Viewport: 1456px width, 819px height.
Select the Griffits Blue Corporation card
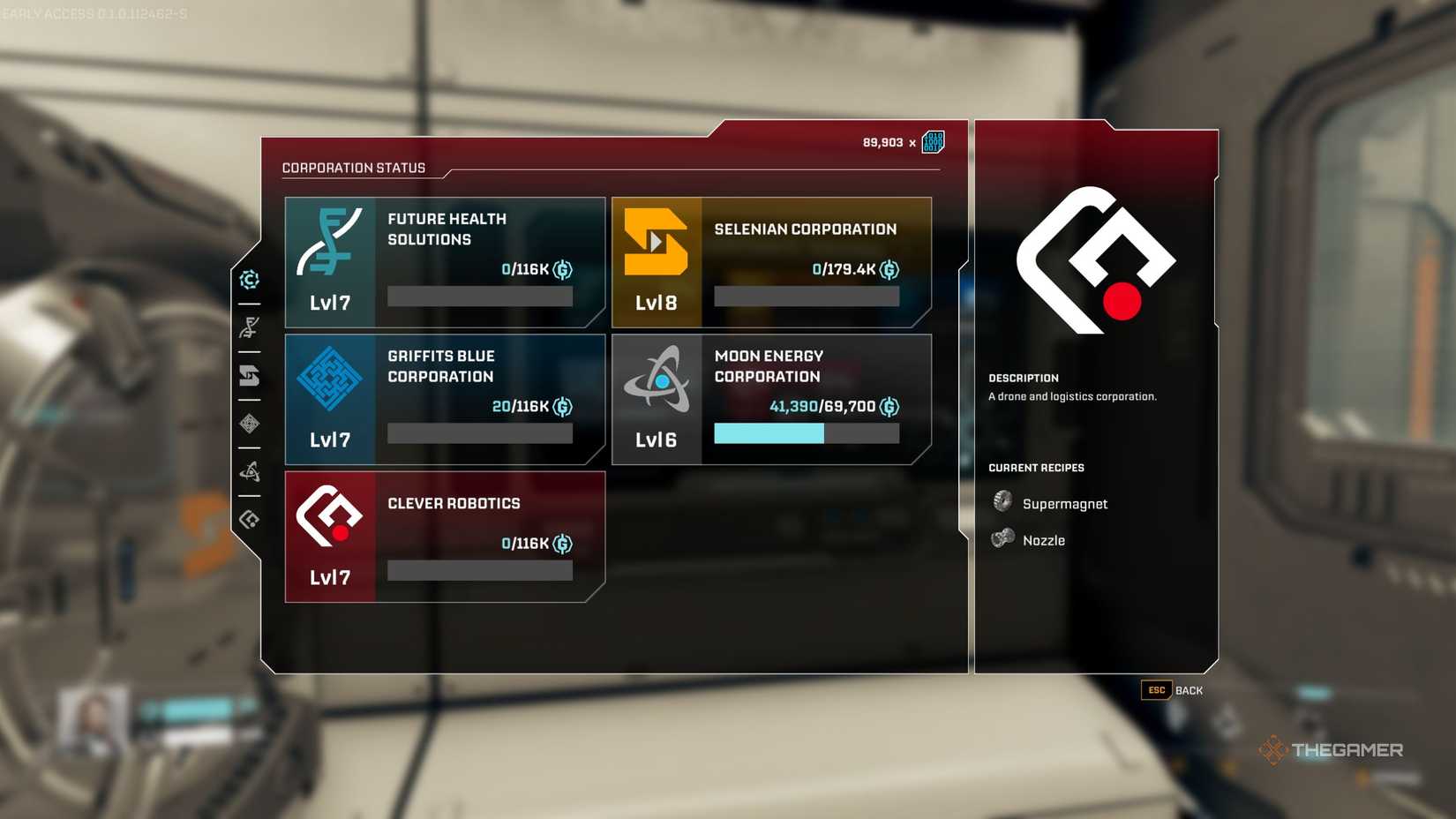(444, 399)
